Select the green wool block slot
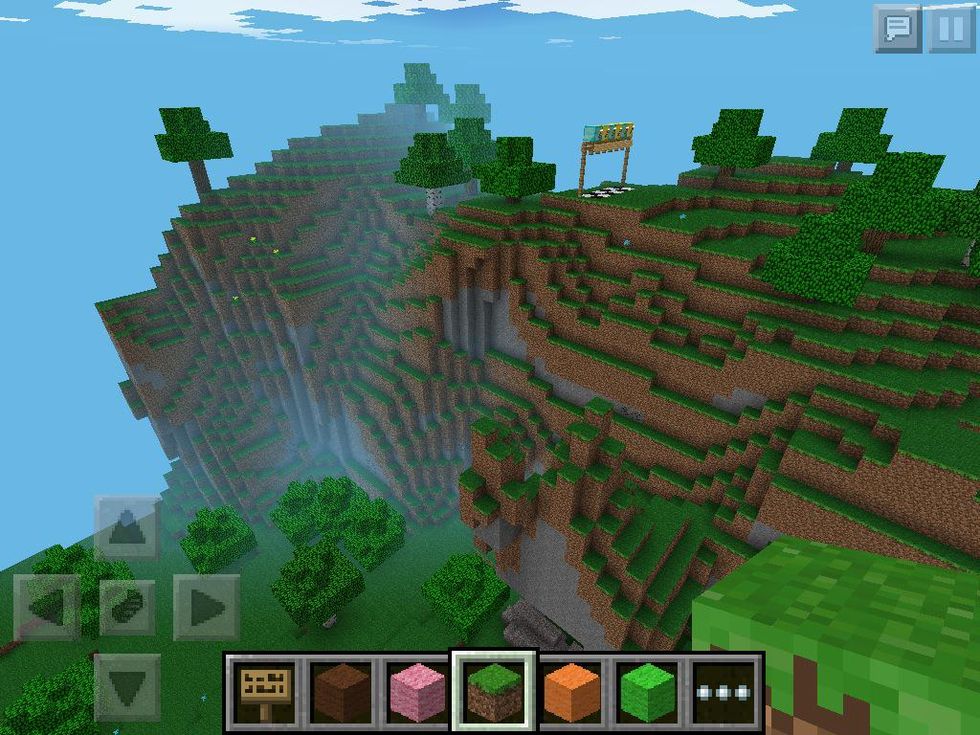This screenshot has width=980, height=735. point(648,691)
